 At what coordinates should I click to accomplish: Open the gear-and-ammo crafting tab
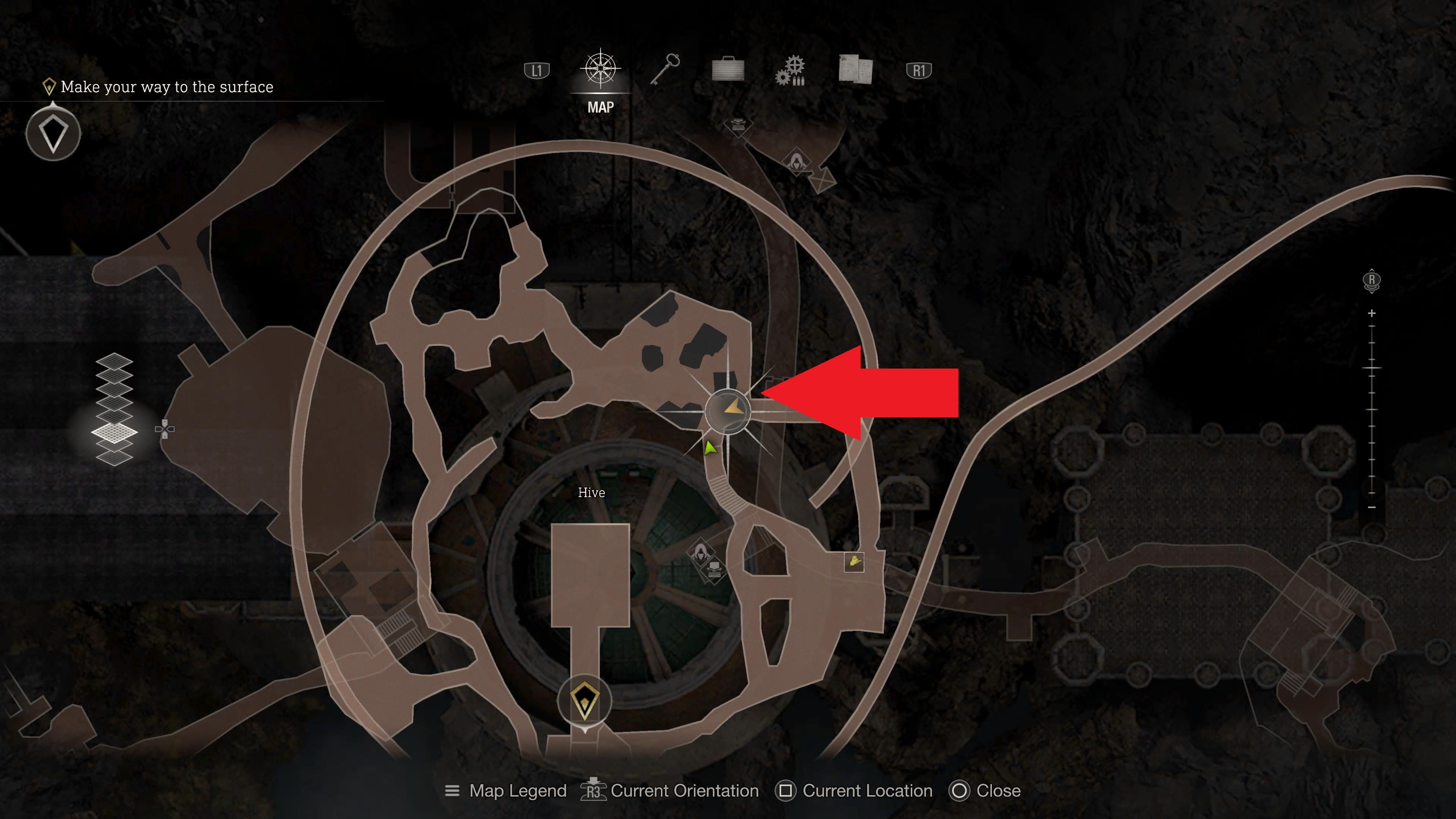click(x=791, y=71)
